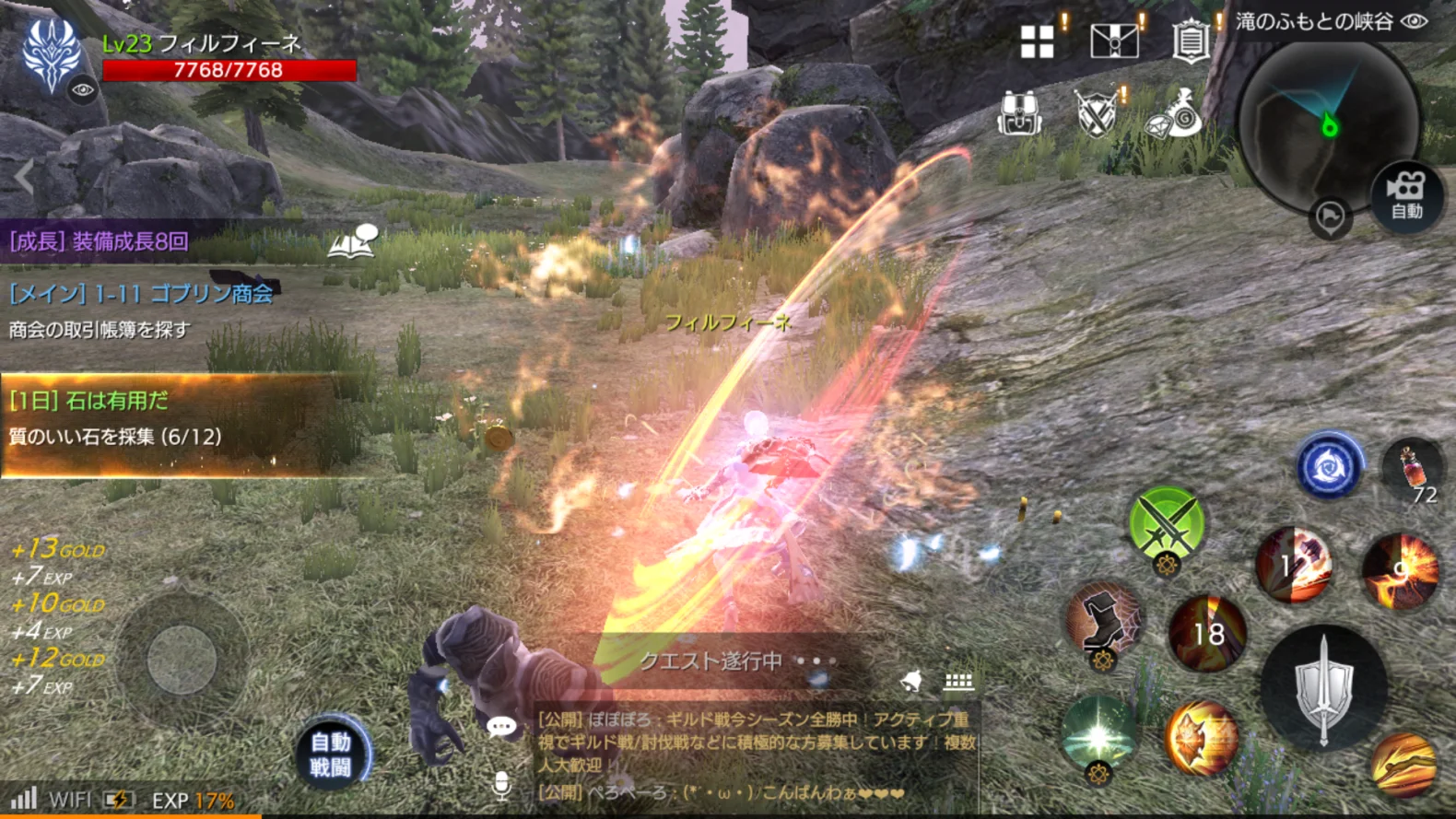The height and width of the screenshot is (819, 1456).
Task: Open the mail envelope icon
Action: click(1113, 41)
